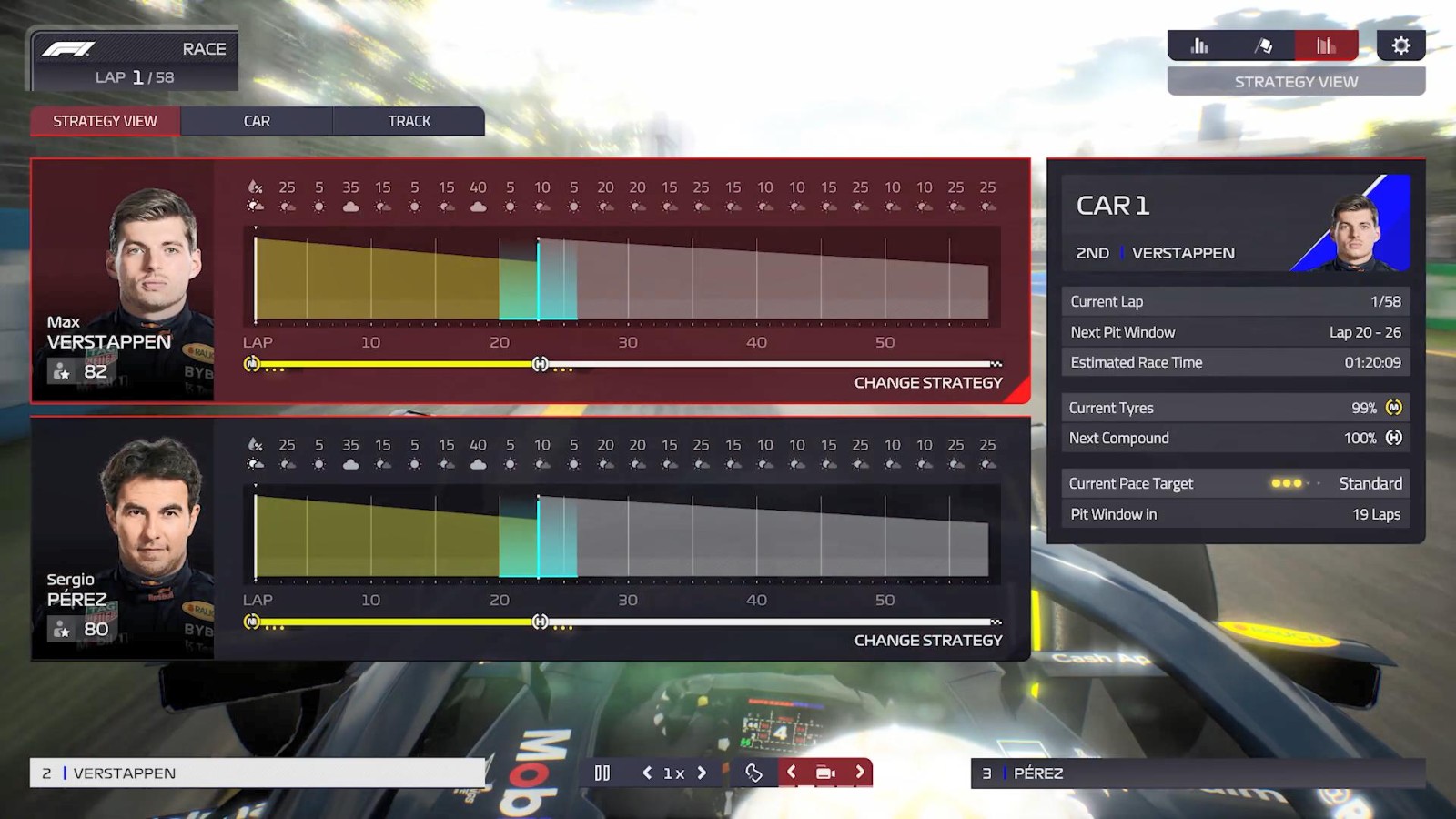Toggle the red Strategy View icon
Image resolution: width=1456 pixels, height=819 pixels.
pyautogui.click(x=1327, y=45)
